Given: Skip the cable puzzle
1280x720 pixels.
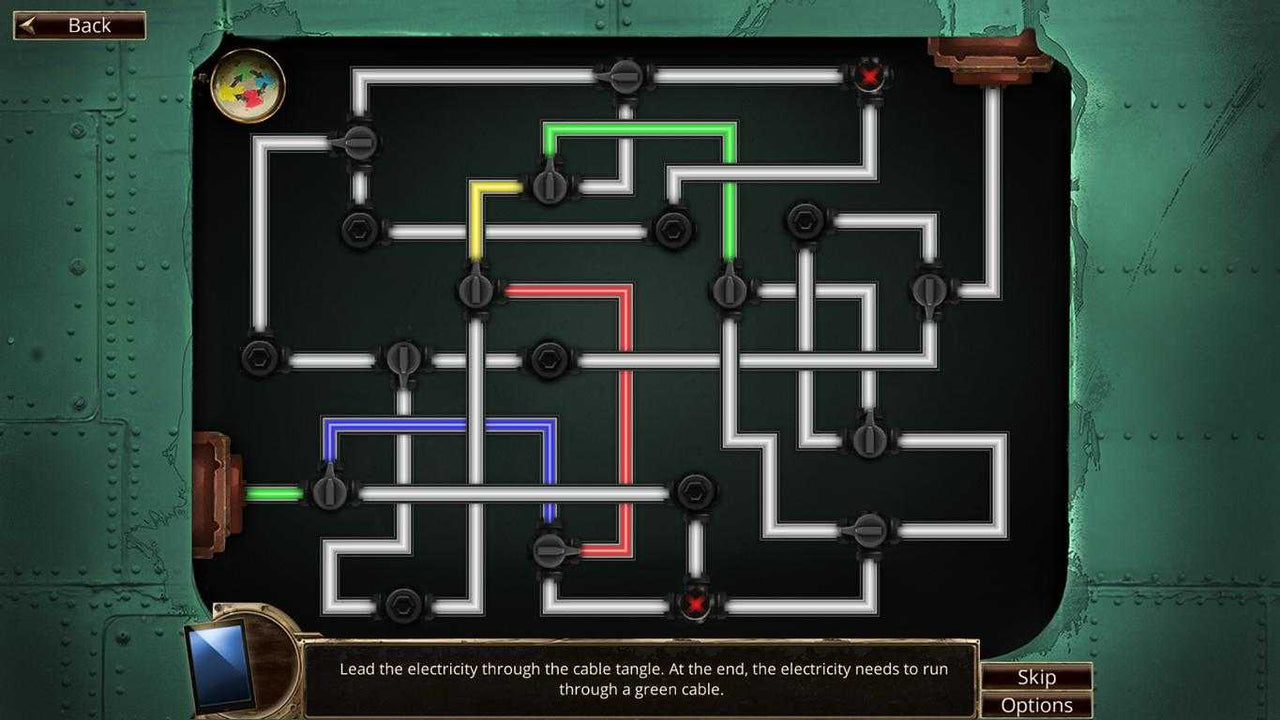Looking at the screenshot, I should [x=1036, y=677].
